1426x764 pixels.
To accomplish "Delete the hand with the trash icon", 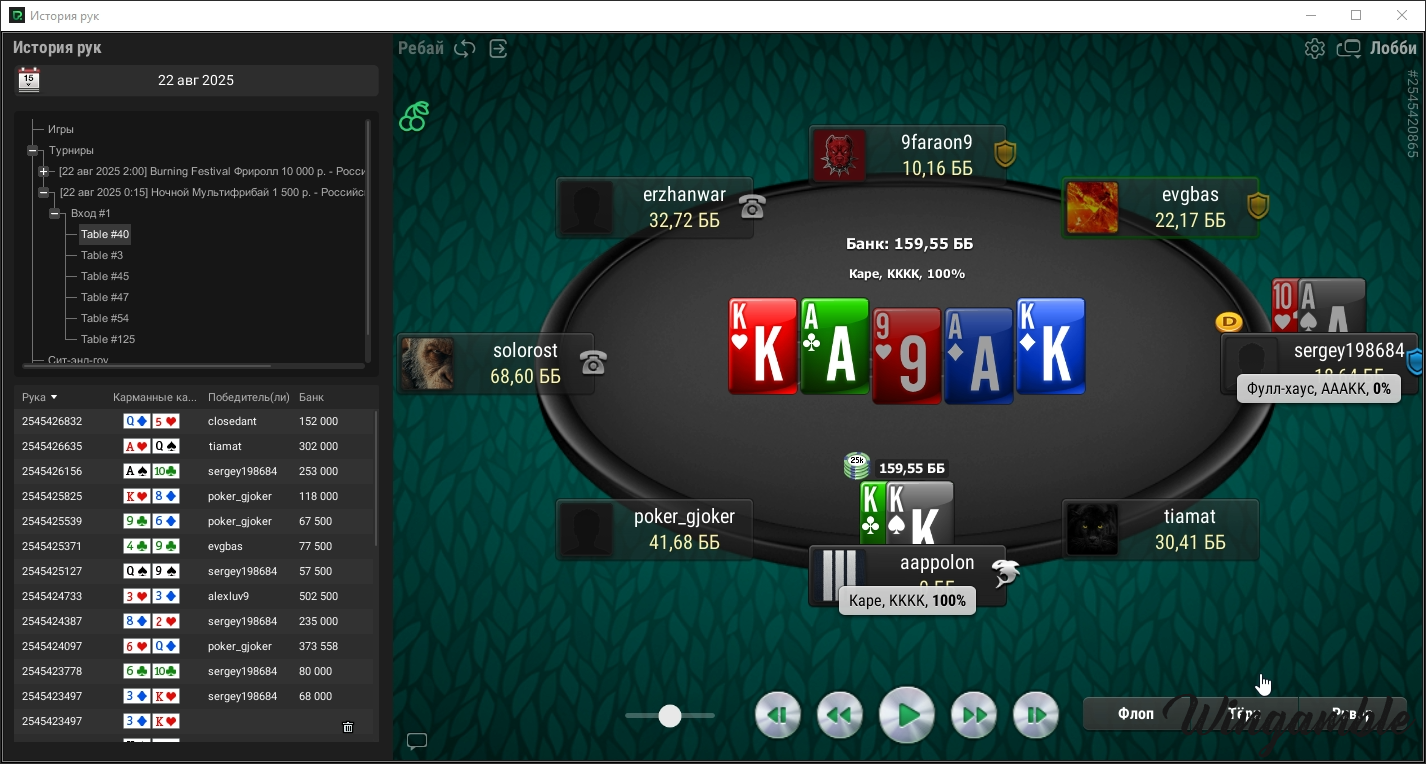I will tap(348, 727).
